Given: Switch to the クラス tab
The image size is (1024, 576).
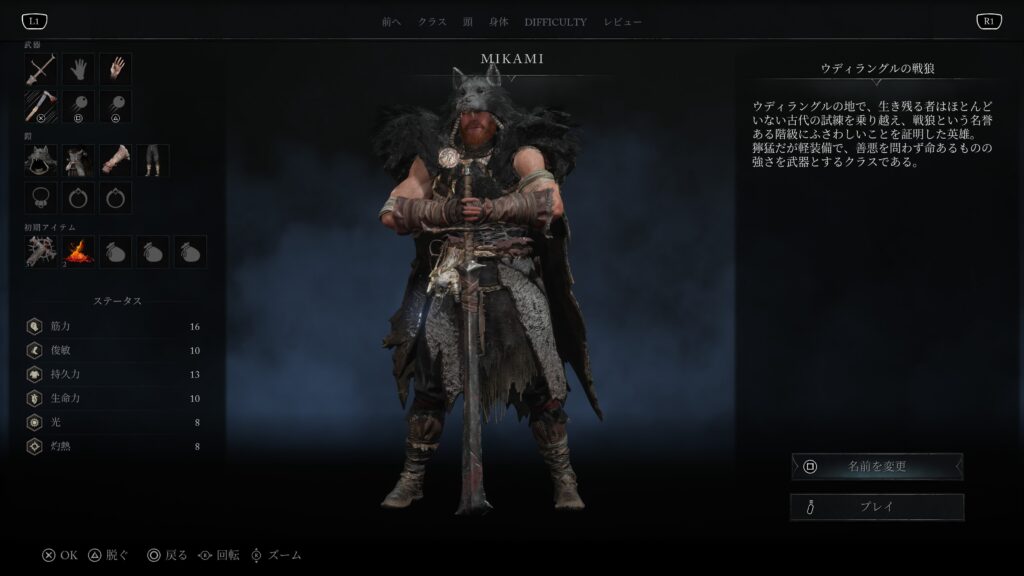Looking at the screenshot, I should click(432, 22).
